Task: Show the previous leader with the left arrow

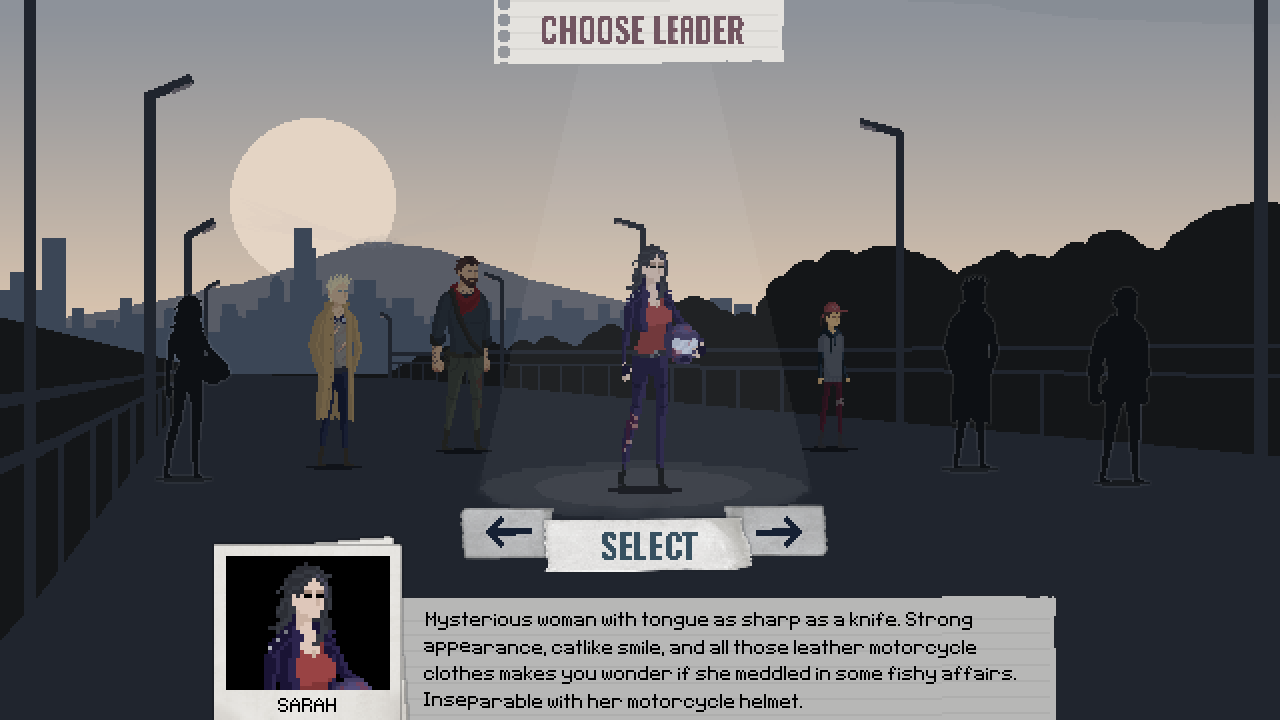Action: pyautogui.click(x=507, y=531)
